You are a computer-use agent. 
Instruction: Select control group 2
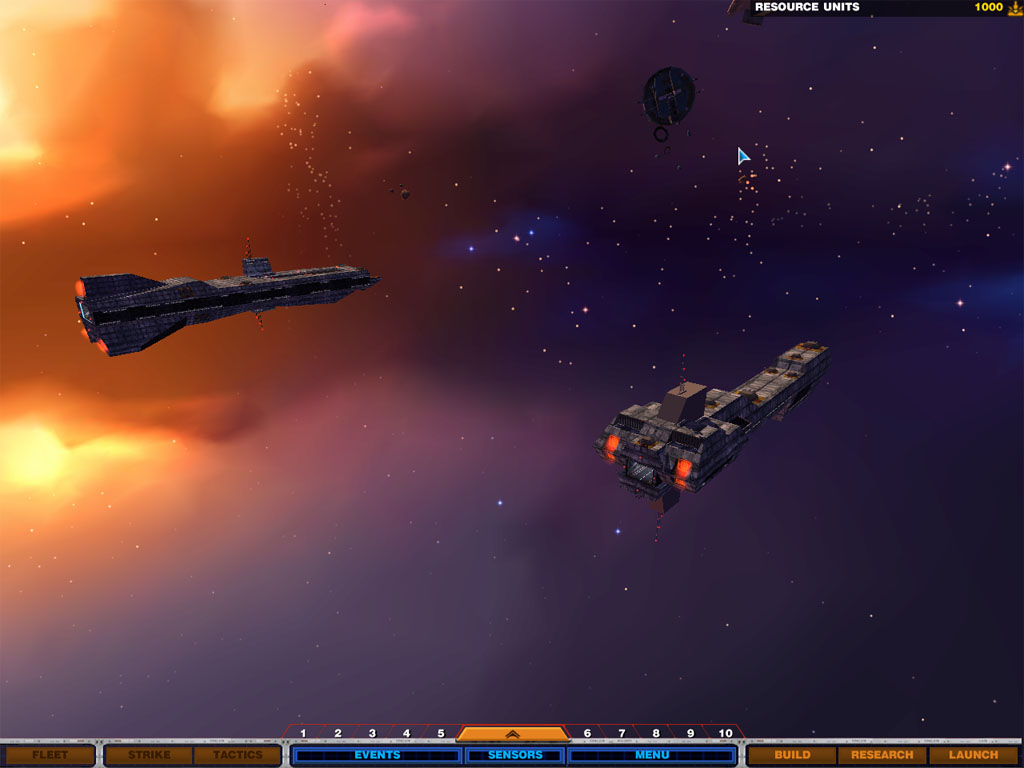(338, 734)
